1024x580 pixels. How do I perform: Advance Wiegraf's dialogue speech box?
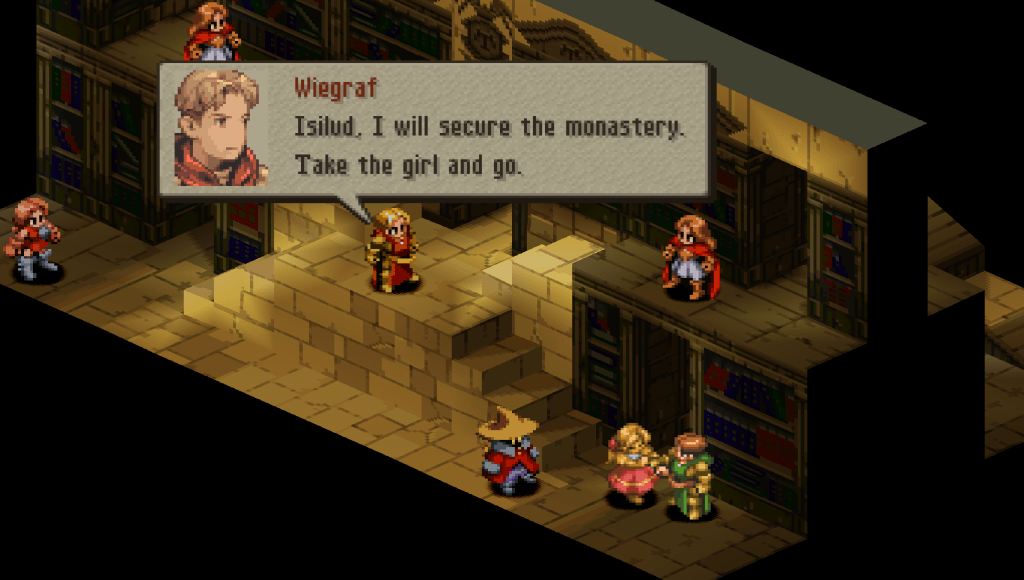(x=435, y=131)
